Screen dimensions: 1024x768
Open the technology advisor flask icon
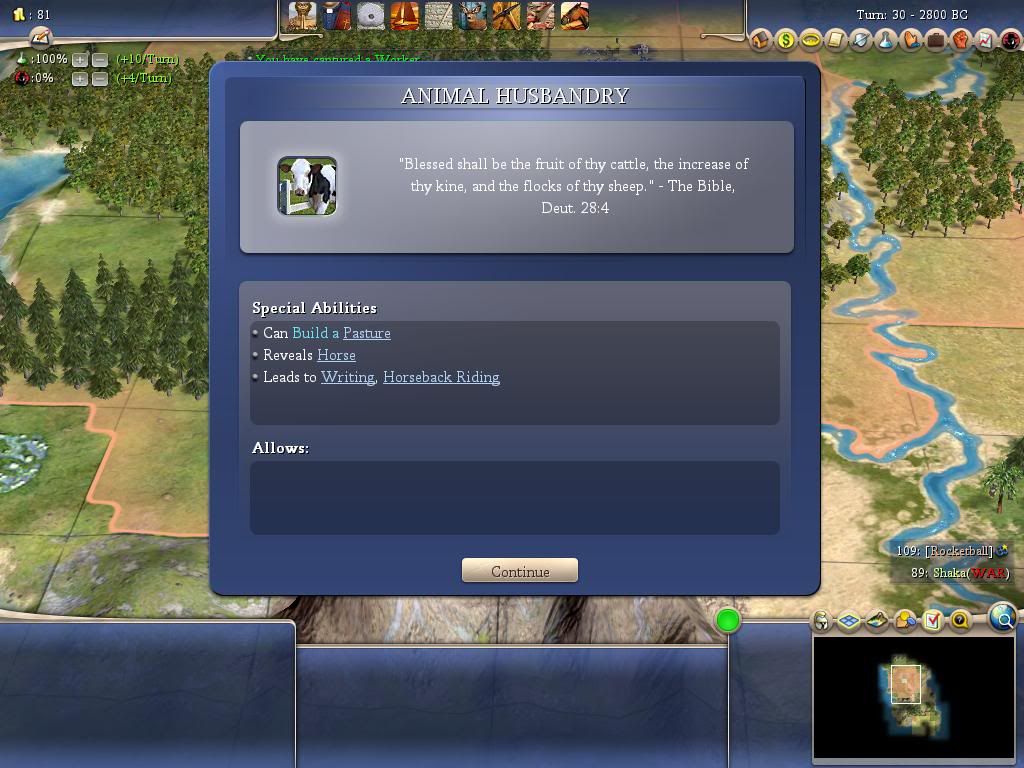point(886,40)
